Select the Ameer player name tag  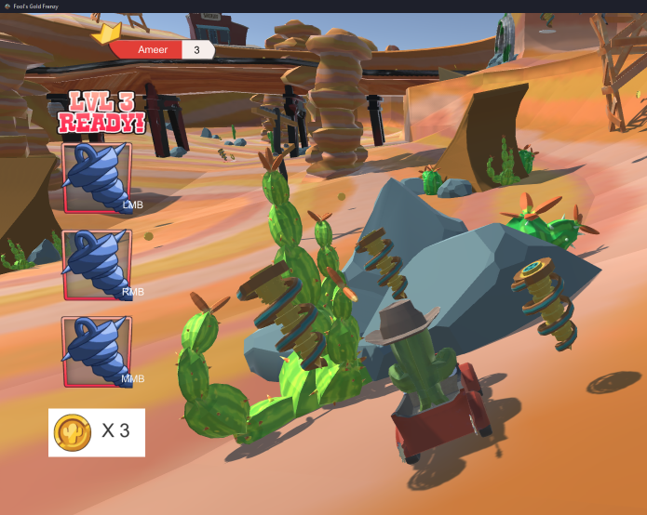(153, 50)
